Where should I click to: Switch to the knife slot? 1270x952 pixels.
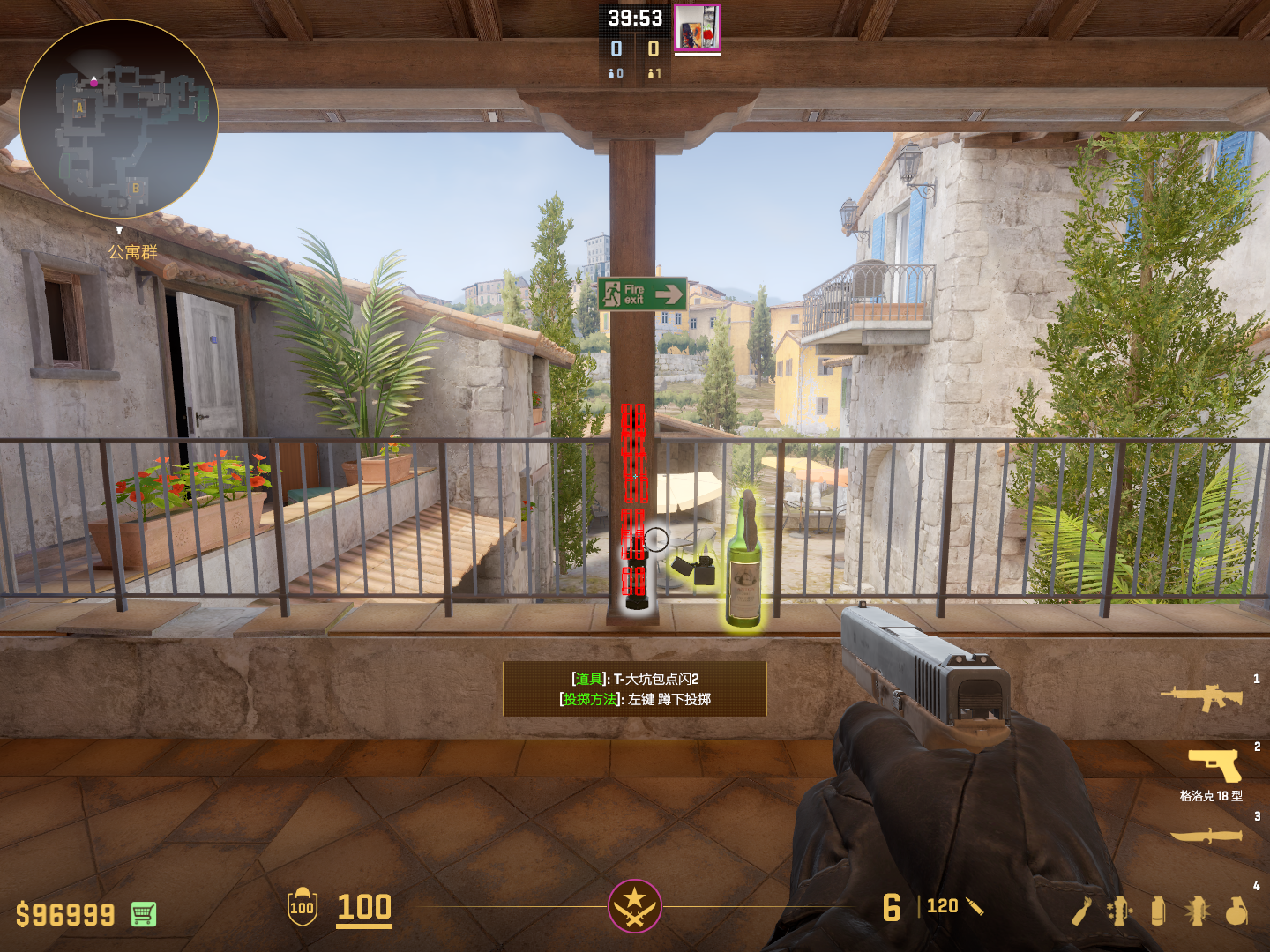(x=1206, y=834)
